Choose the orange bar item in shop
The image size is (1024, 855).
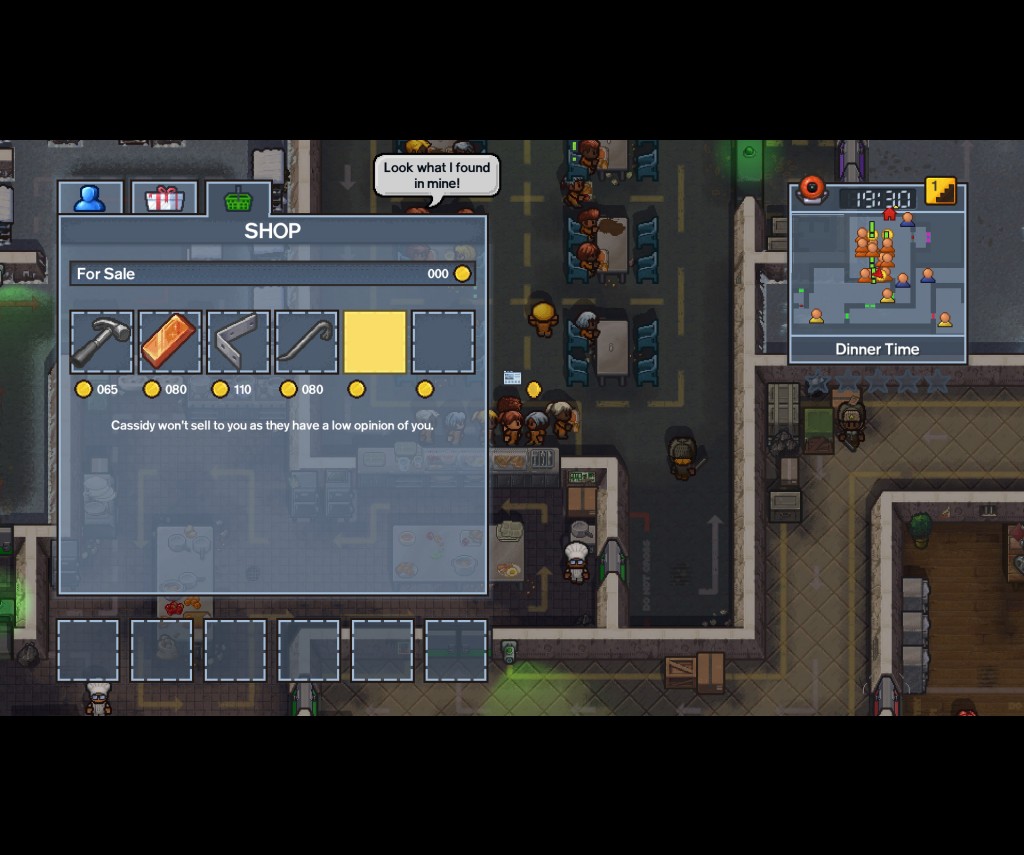[x=170, y=342]
